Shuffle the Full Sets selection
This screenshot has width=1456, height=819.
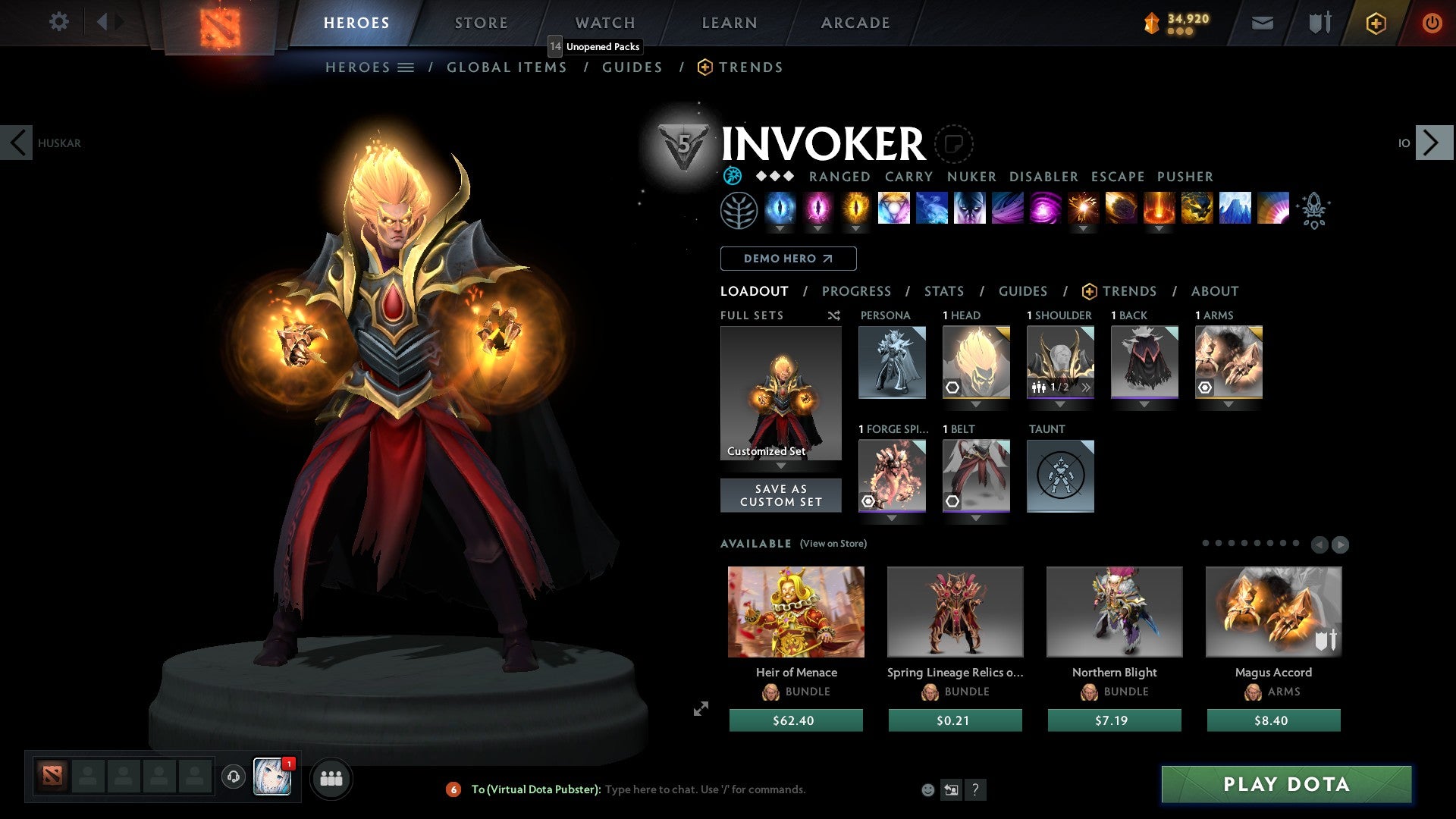[x=833, y=315]
